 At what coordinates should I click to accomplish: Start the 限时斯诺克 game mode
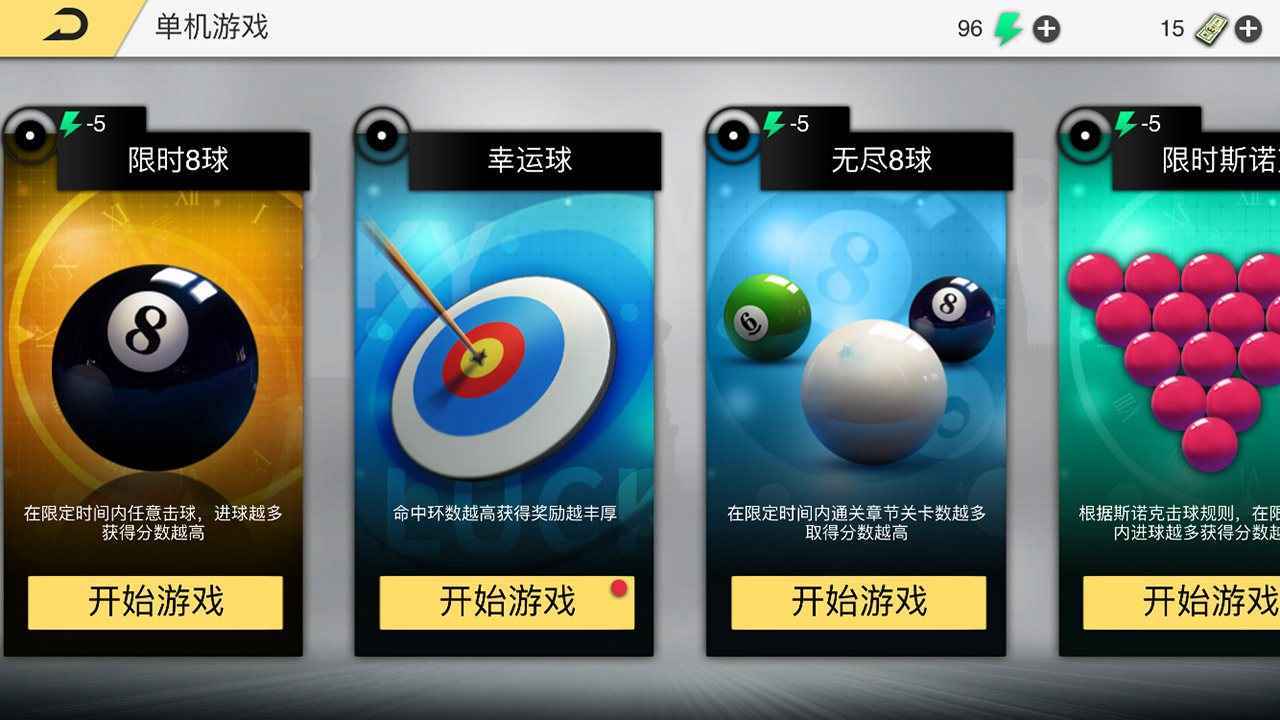tap(1211, 603)
